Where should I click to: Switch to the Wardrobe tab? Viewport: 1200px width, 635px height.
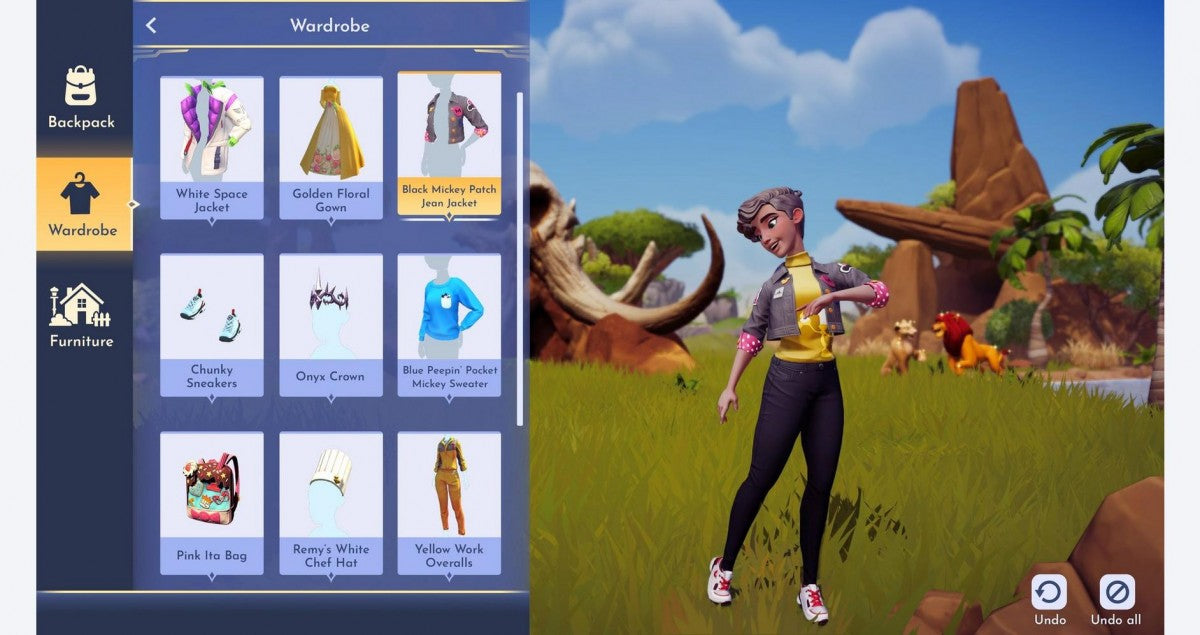coord(82,205)
